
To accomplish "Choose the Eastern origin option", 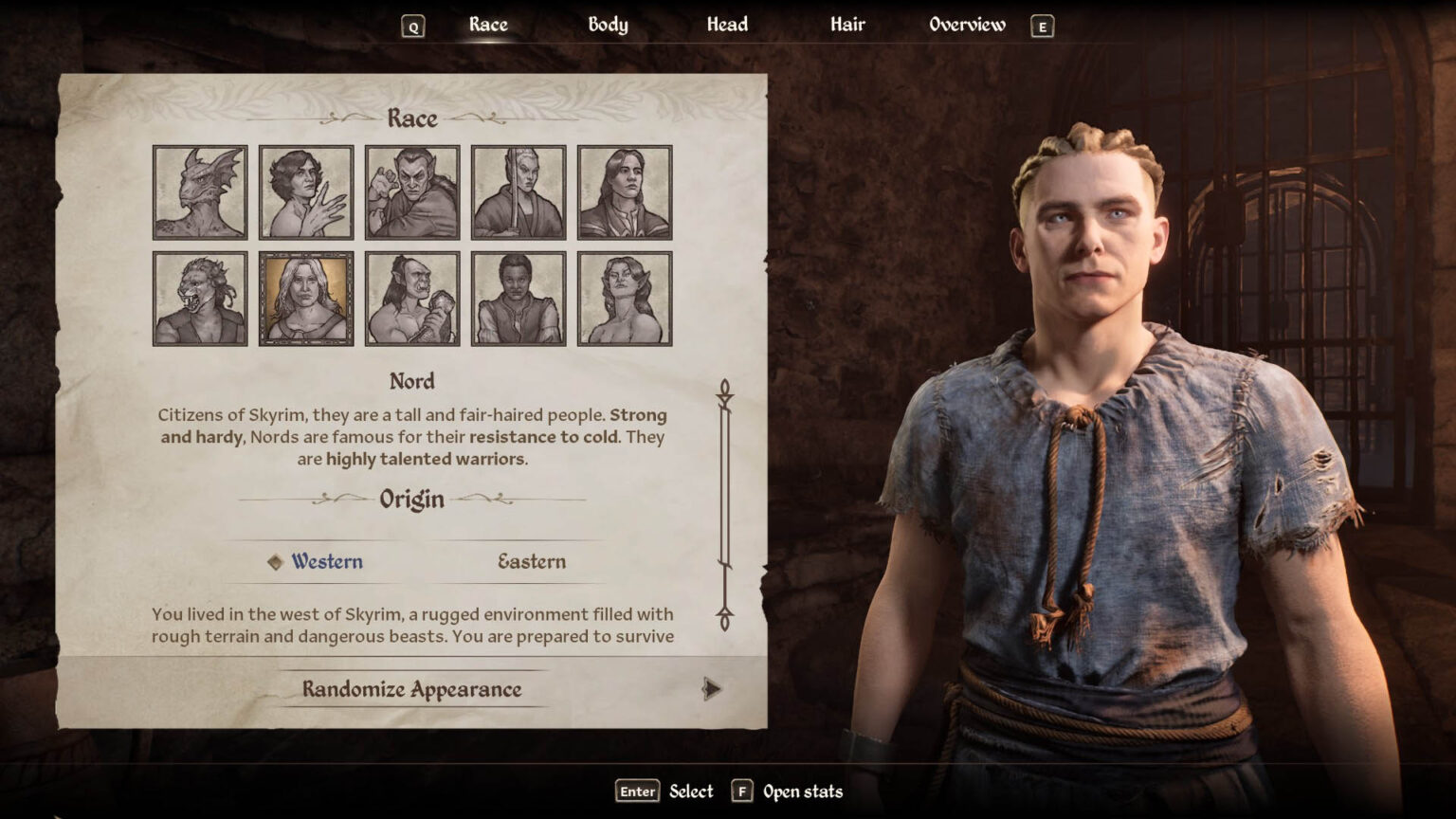I will pos(531,561).
